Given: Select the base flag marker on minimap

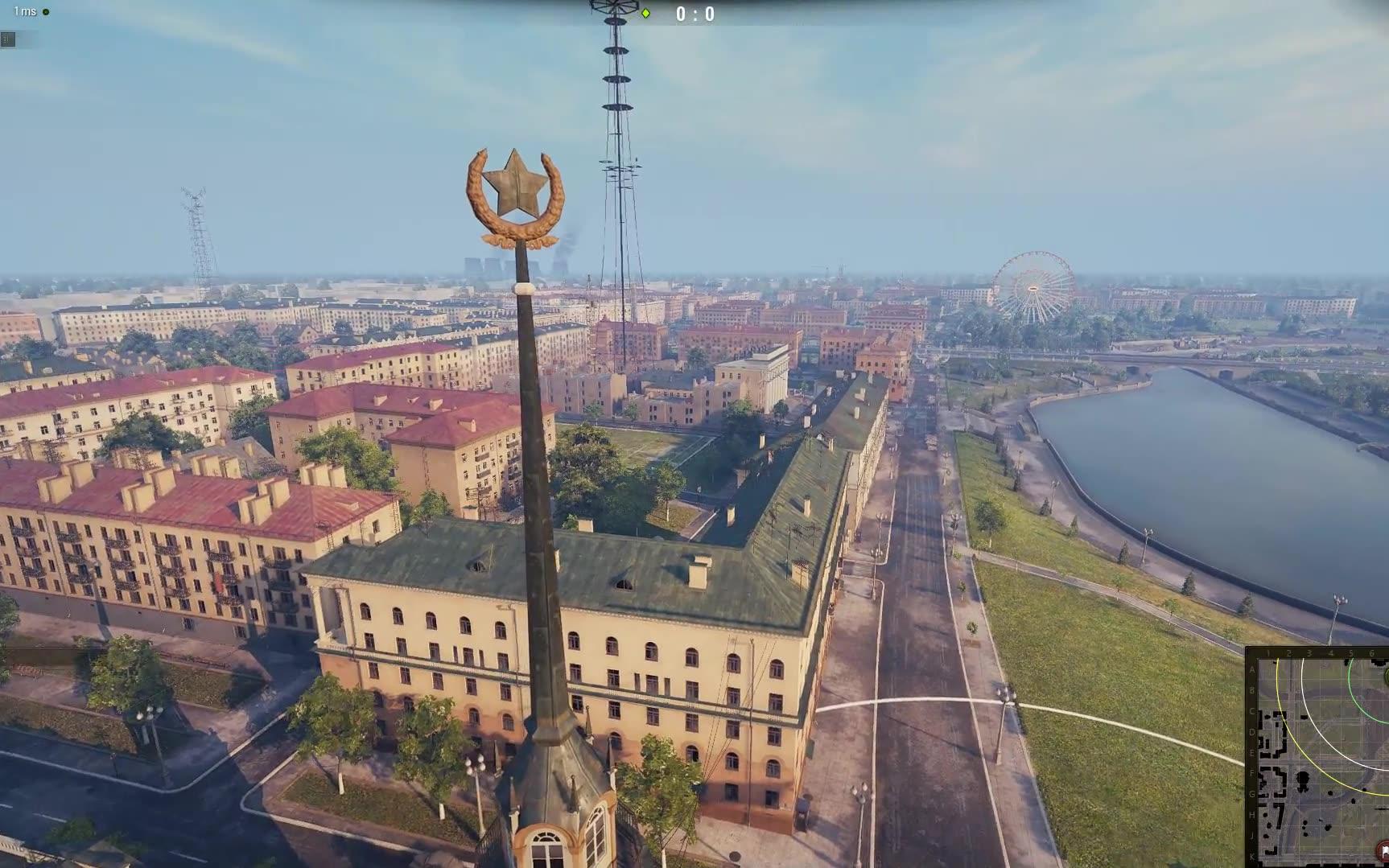Looking at the screenshot, I should (1383, 851).
